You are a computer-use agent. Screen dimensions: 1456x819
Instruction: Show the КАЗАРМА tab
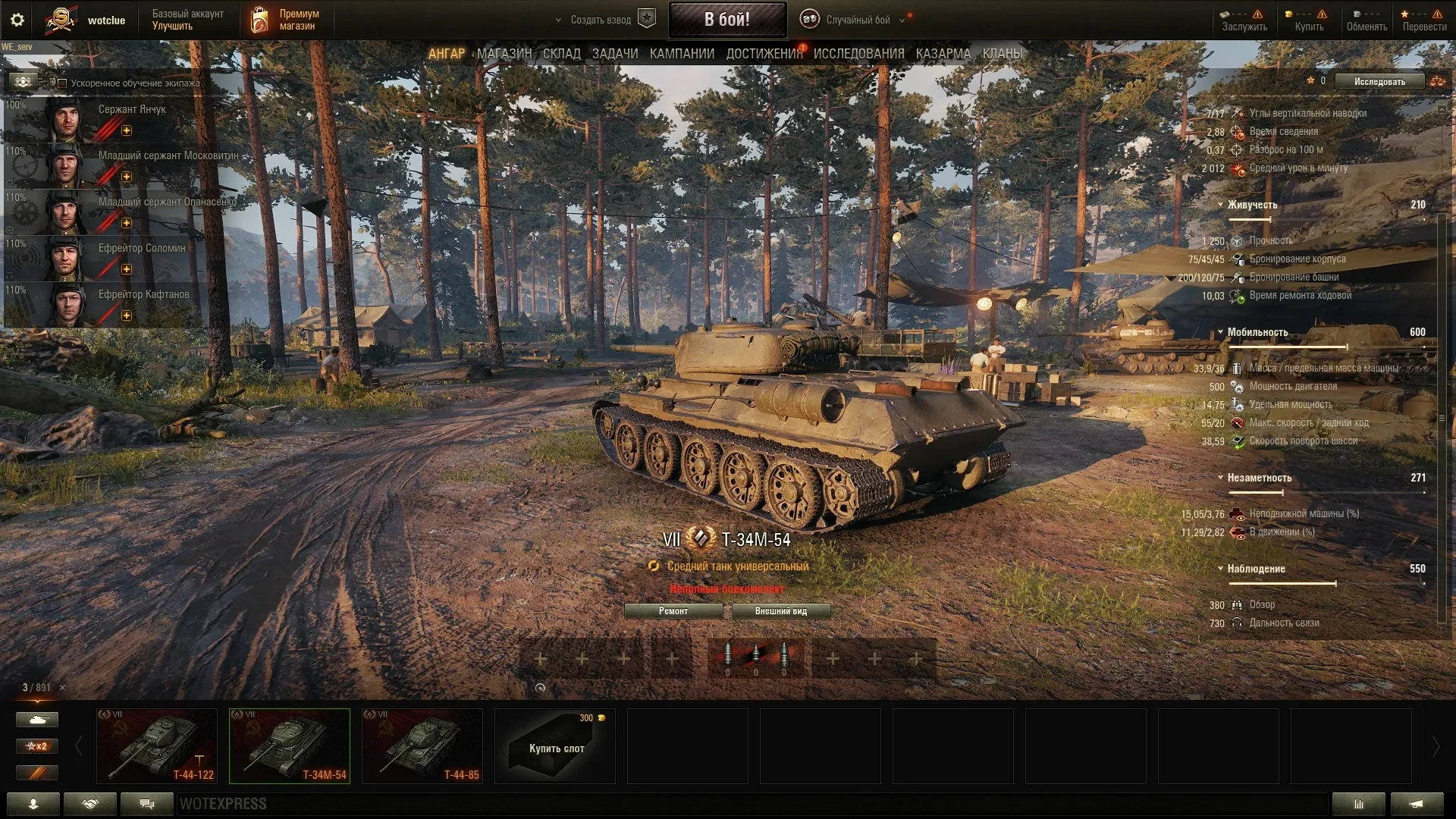943,54
